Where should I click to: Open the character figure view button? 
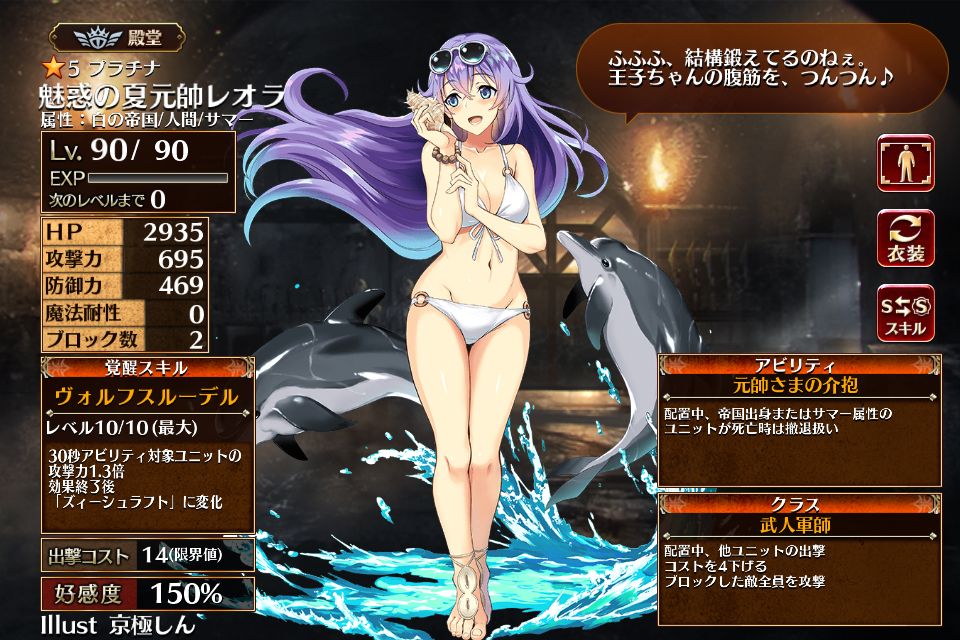905,163
